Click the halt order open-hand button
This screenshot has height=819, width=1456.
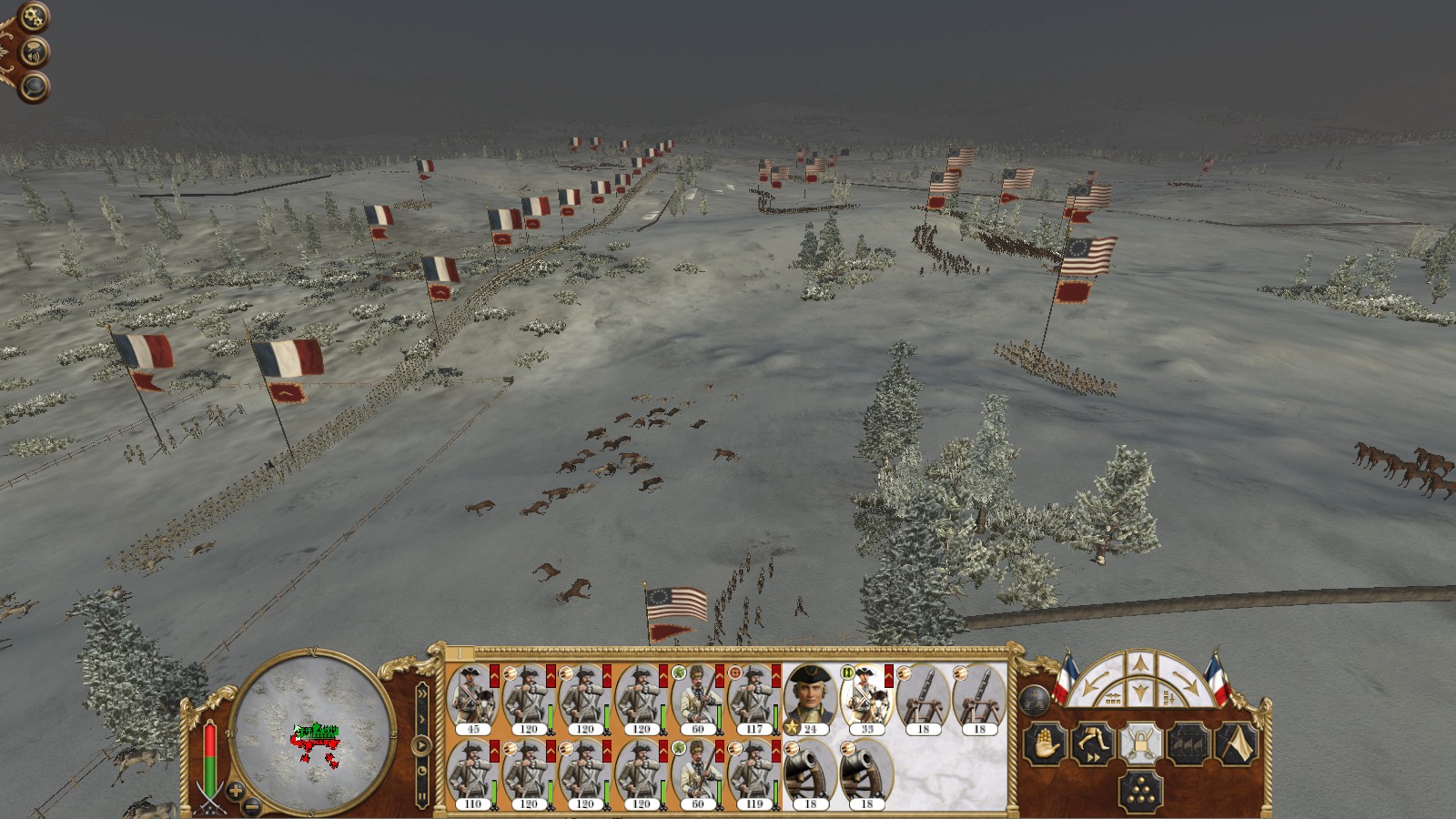click(x=1044, y=743)
